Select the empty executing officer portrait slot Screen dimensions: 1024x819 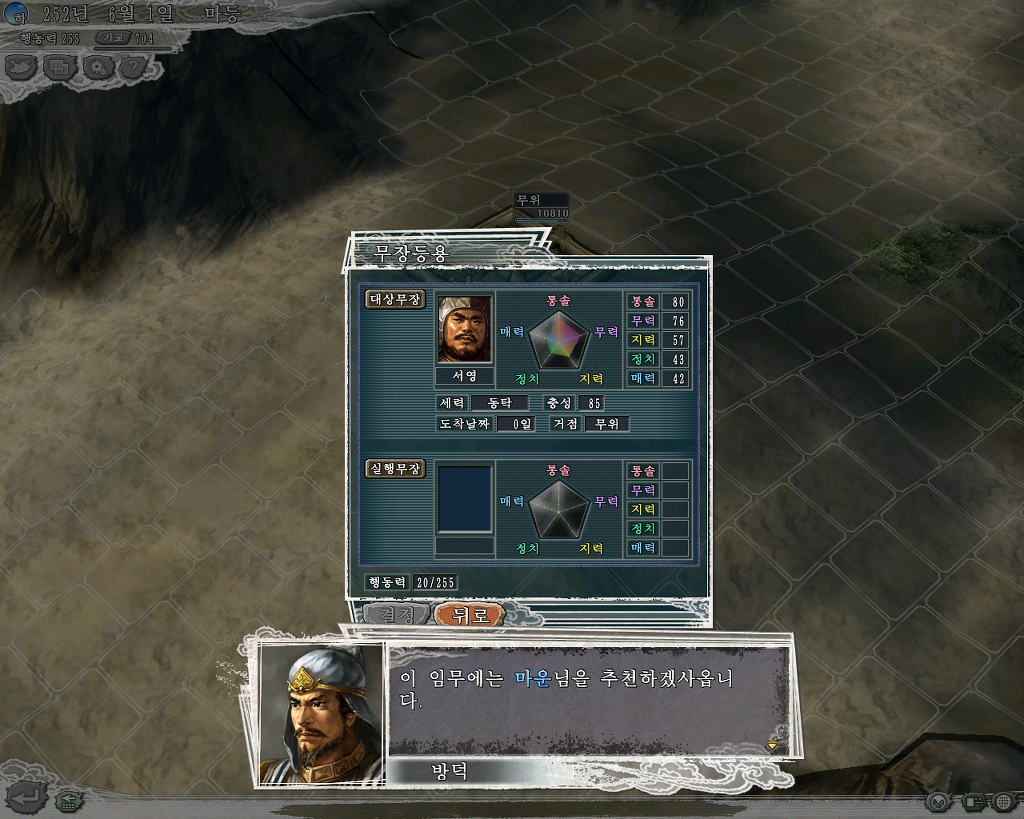pyautogui.click(x=465, y=498)
